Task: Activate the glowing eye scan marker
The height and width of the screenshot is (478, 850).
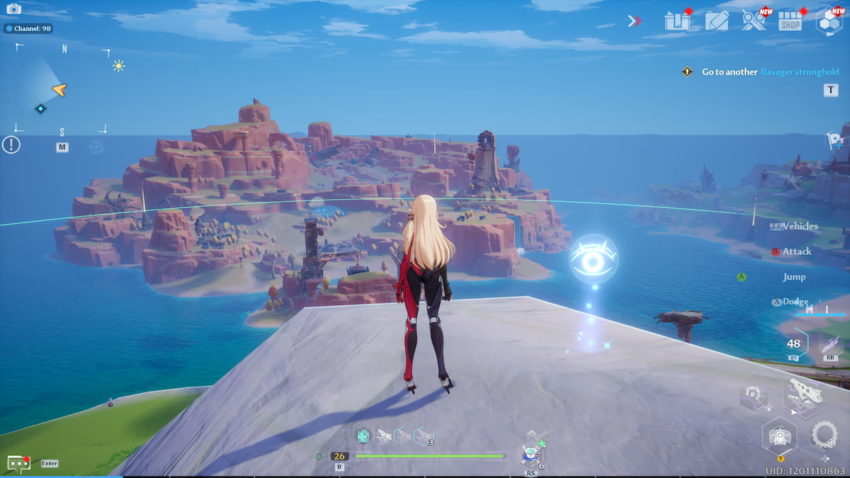Action: pyautogui.click(x=593, y=259)
